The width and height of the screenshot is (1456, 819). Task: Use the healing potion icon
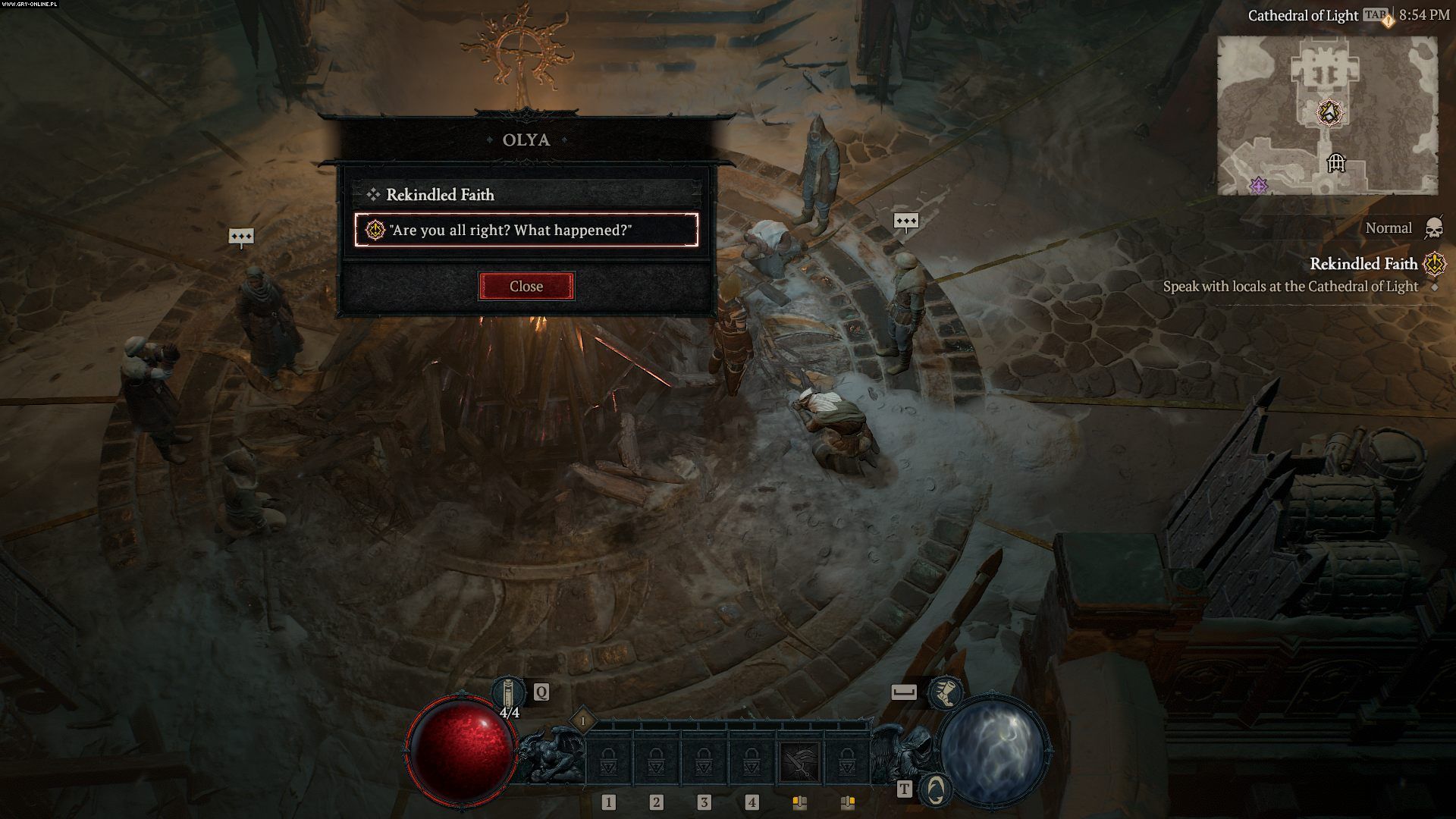(507, 692)
